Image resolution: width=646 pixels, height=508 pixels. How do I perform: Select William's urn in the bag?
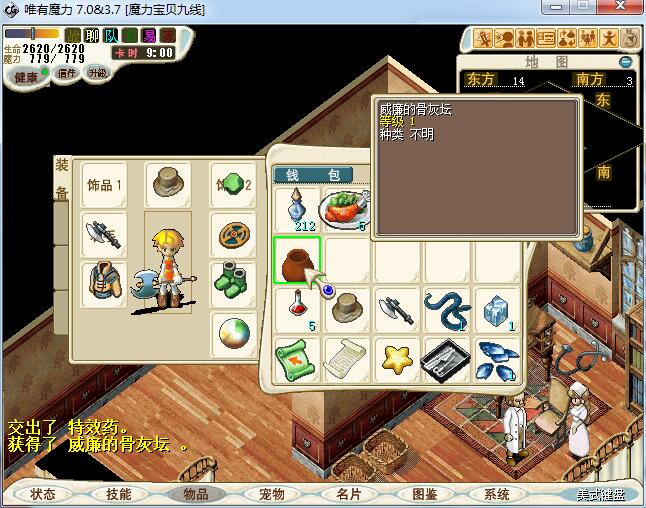(297, 261)
